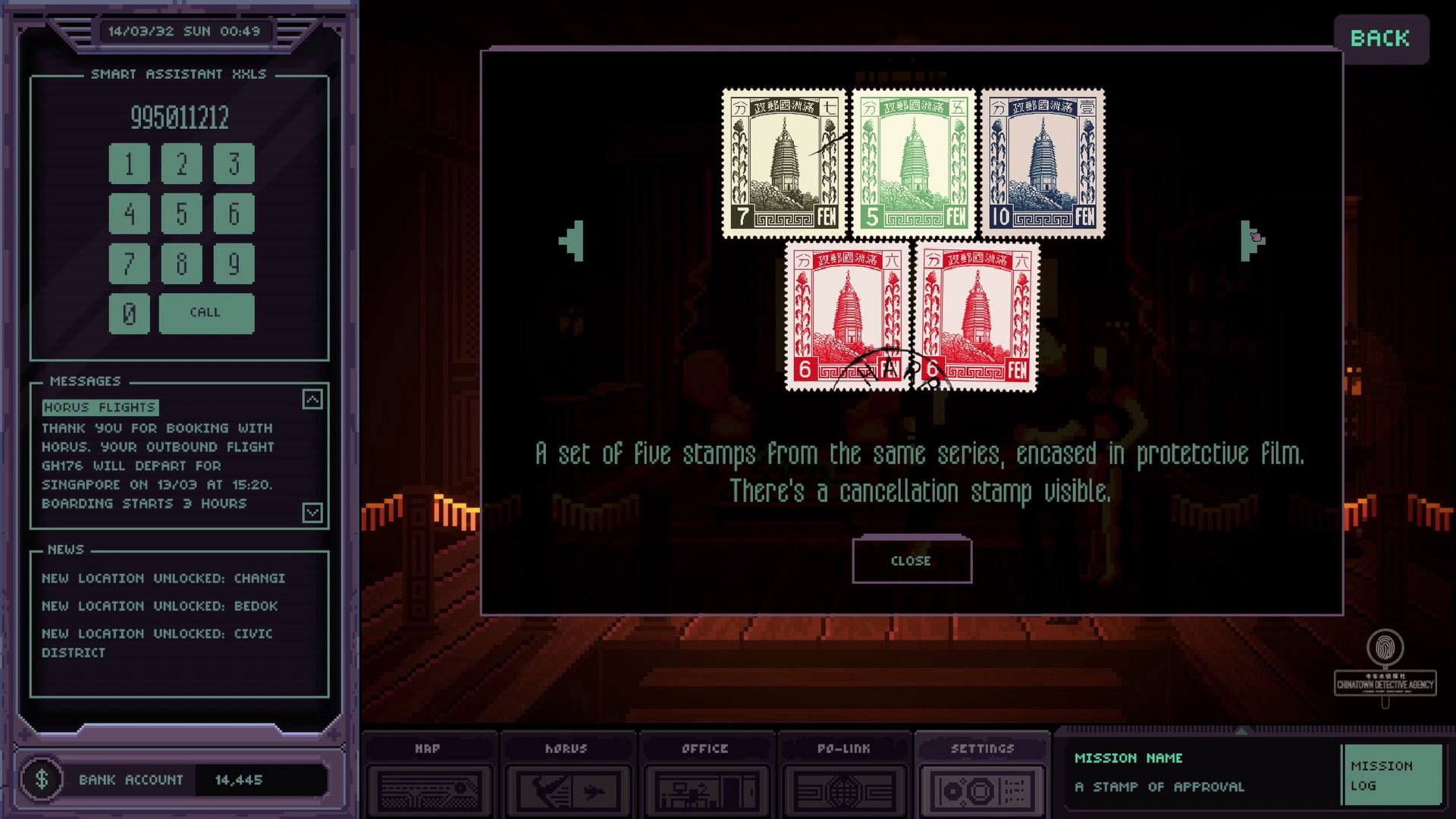Tap the CALL button on the assistant
This screenshot has width=1456, height=819.
206,313
